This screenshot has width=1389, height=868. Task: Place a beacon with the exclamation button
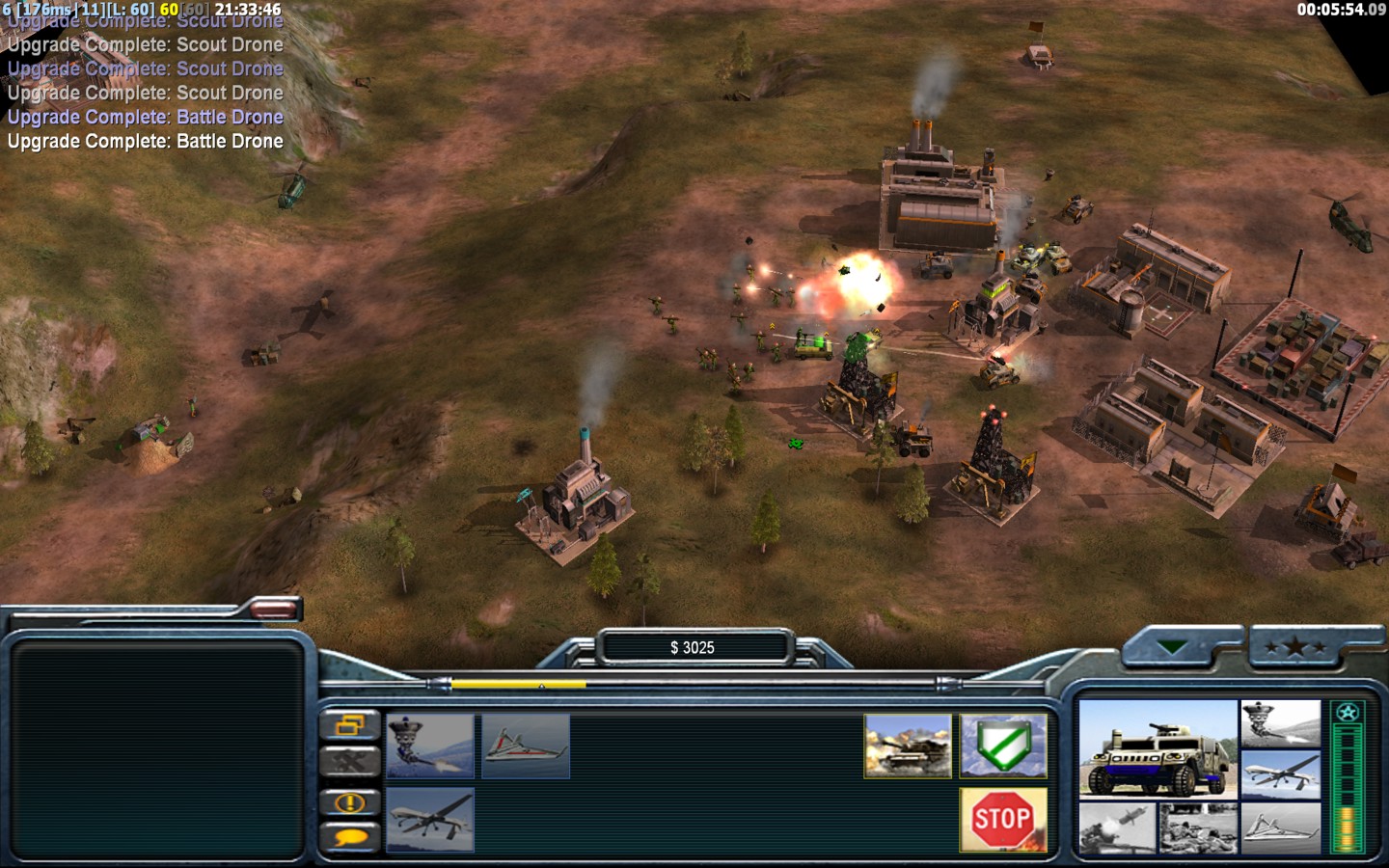coord(349,801)
